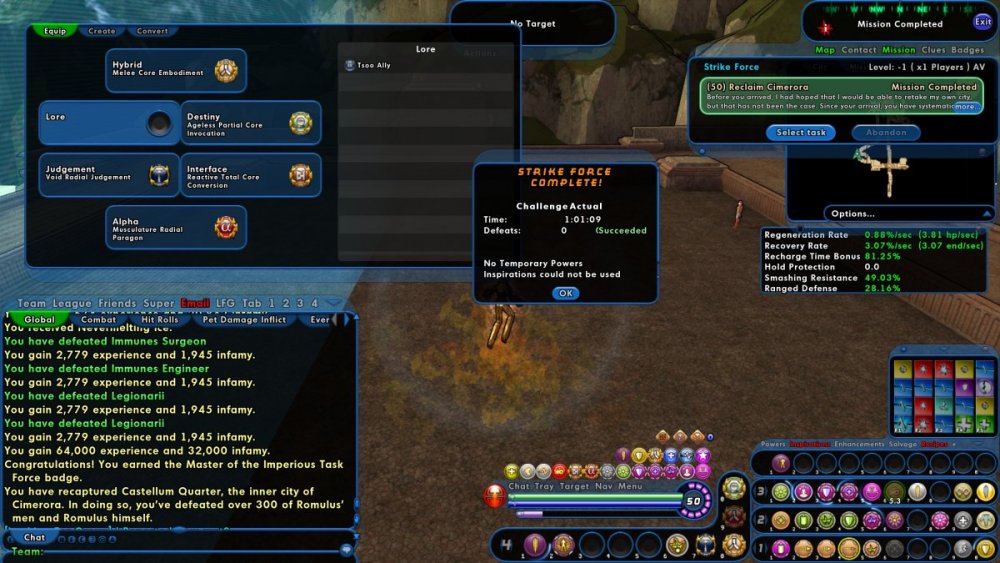
Task: Switch to the Contact tab
Action: (x=858, y=49)
